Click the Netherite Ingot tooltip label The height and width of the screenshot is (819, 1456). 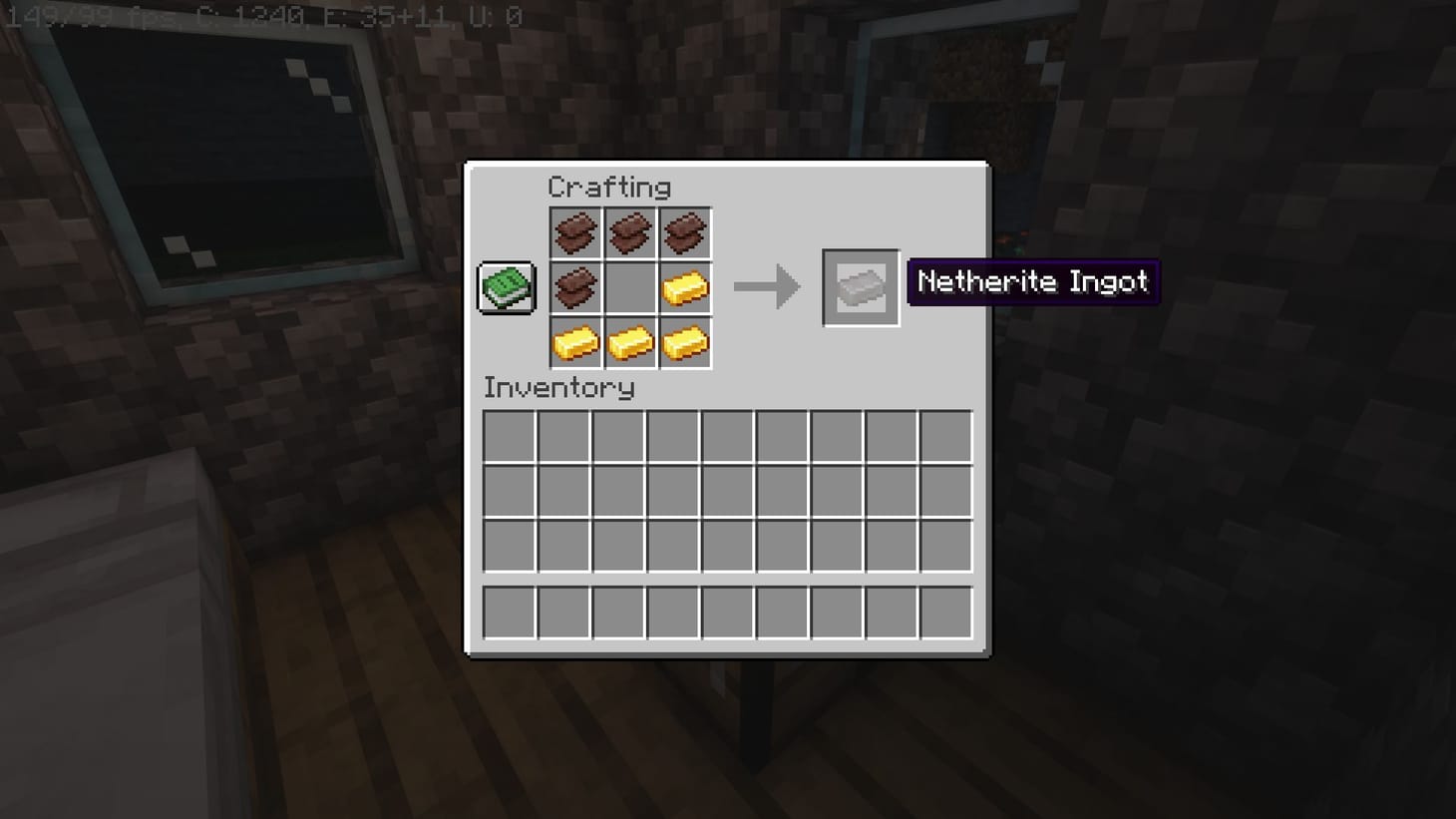(1032, 282)
